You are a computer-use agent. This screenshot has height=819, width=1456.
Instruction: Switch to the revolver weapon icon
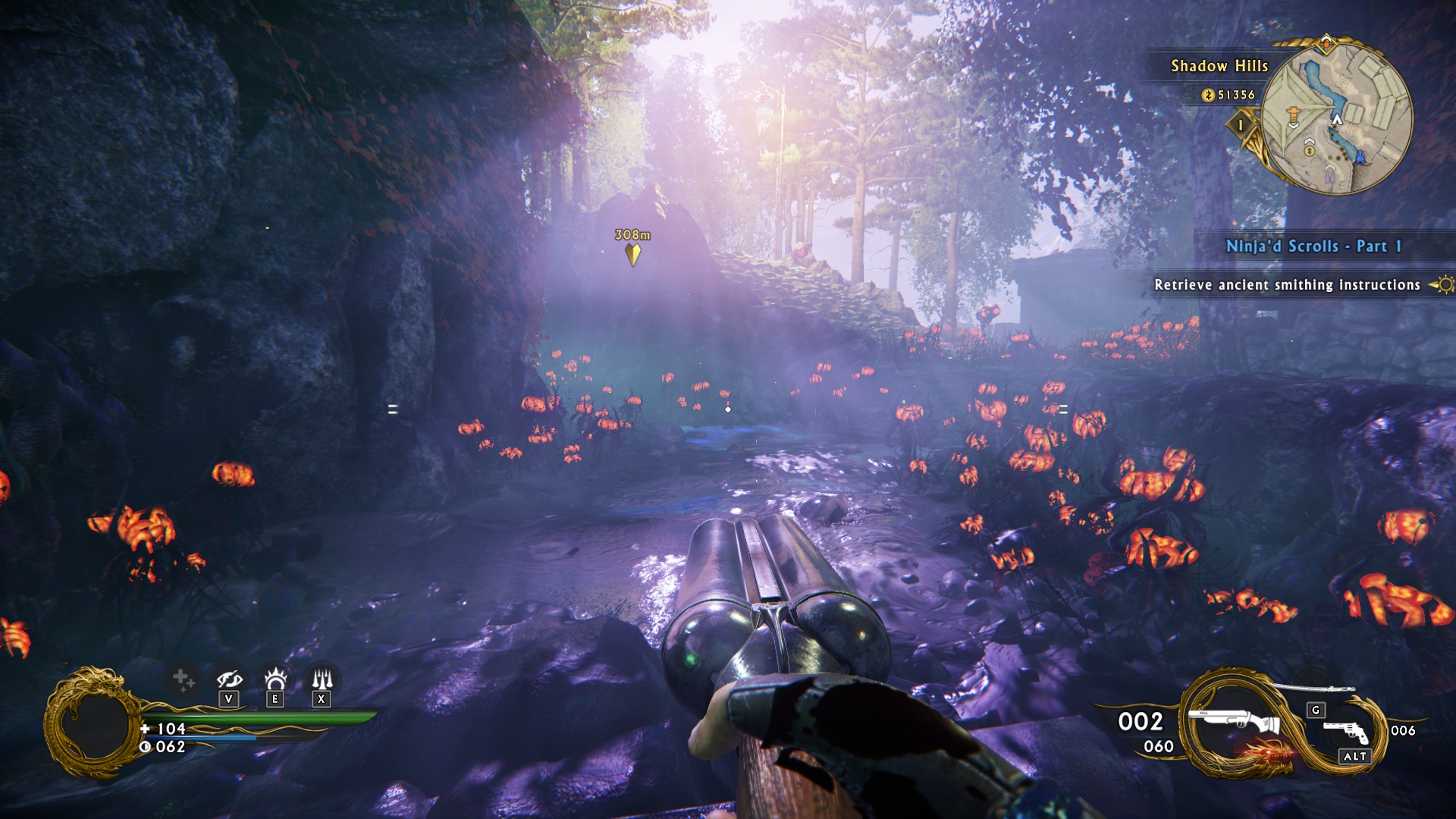click(1346, 731)
